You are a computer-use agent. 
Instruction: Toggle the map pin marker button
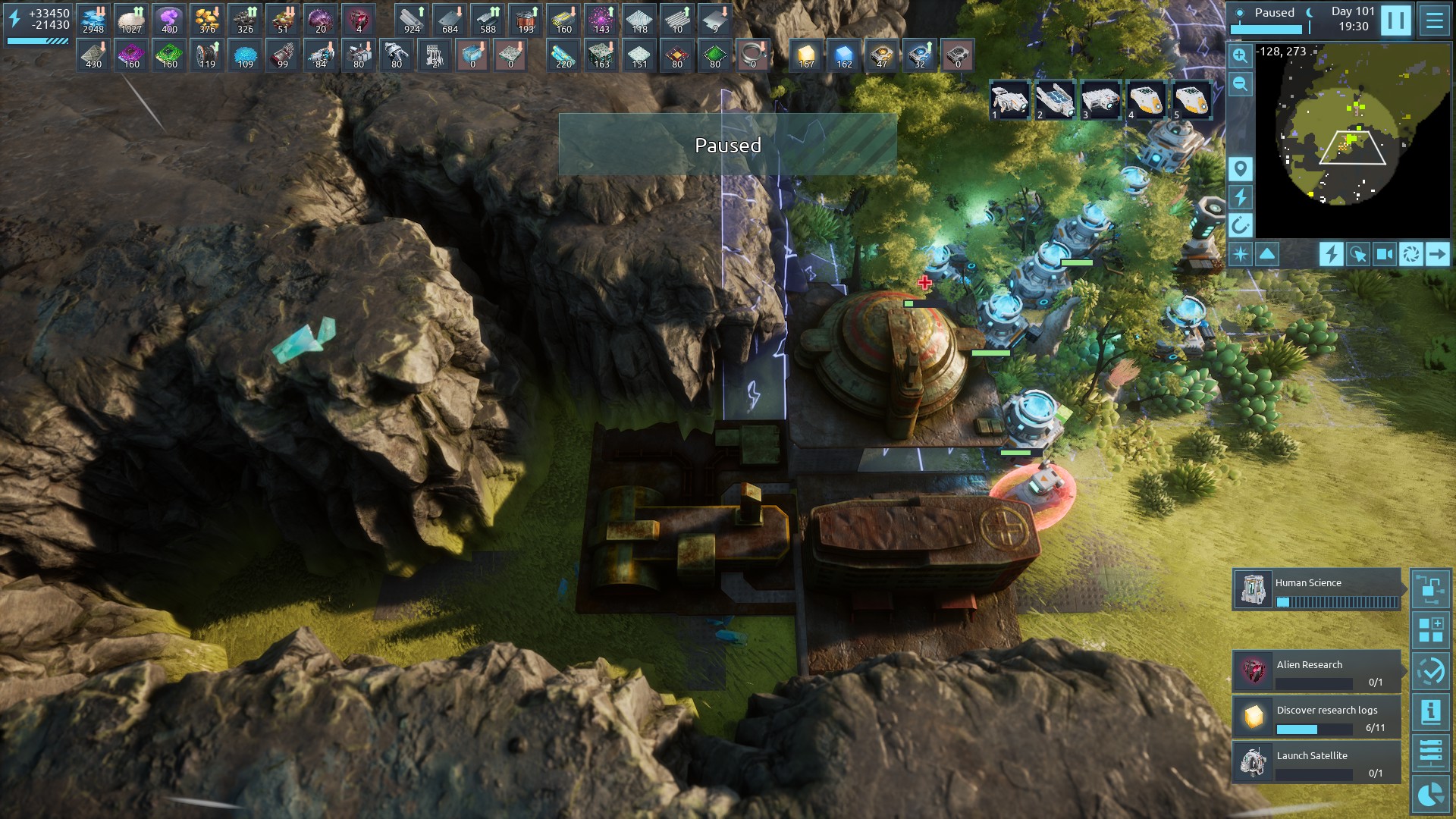1240,168
